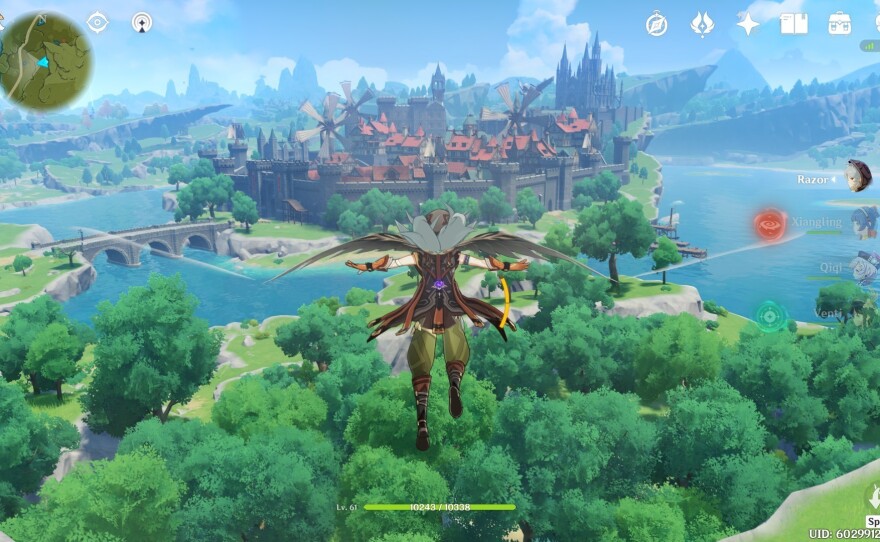The width and height of the screenshot is (880, 542).
Task: Activate the Elemental Sight eye icon
Action: click(97, 22)
